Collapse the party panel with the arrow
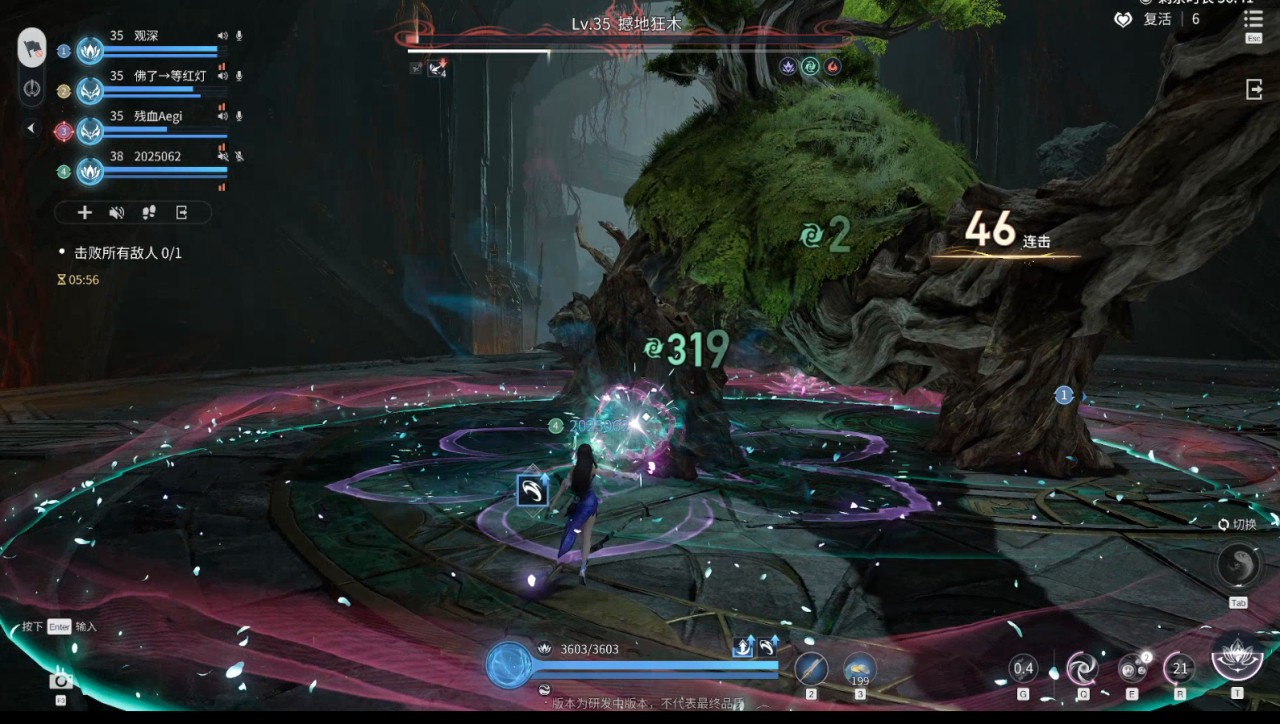This screenshot has width=1280, height=724. (x=31, y=128)
